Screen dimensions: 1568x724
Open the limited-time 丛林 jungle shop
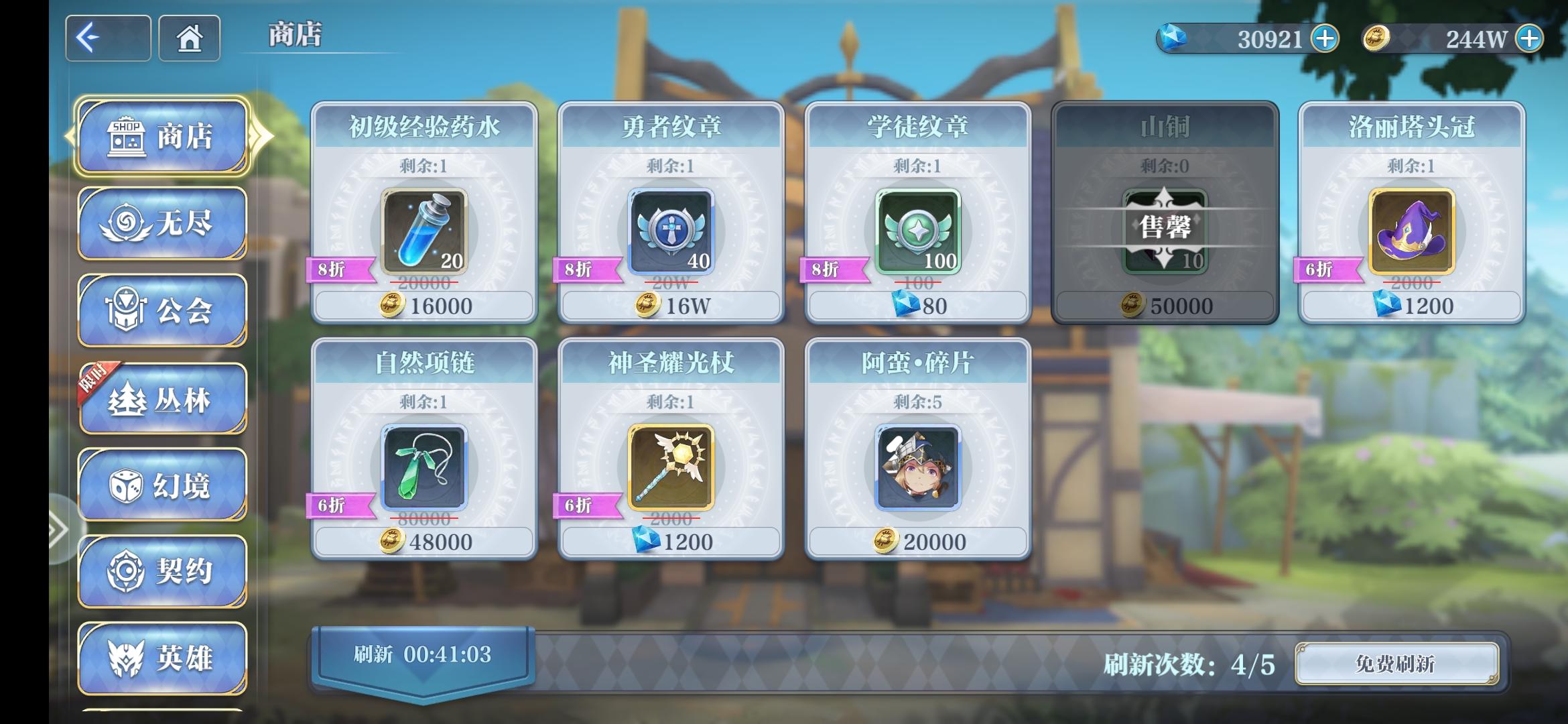coord(161,398)
